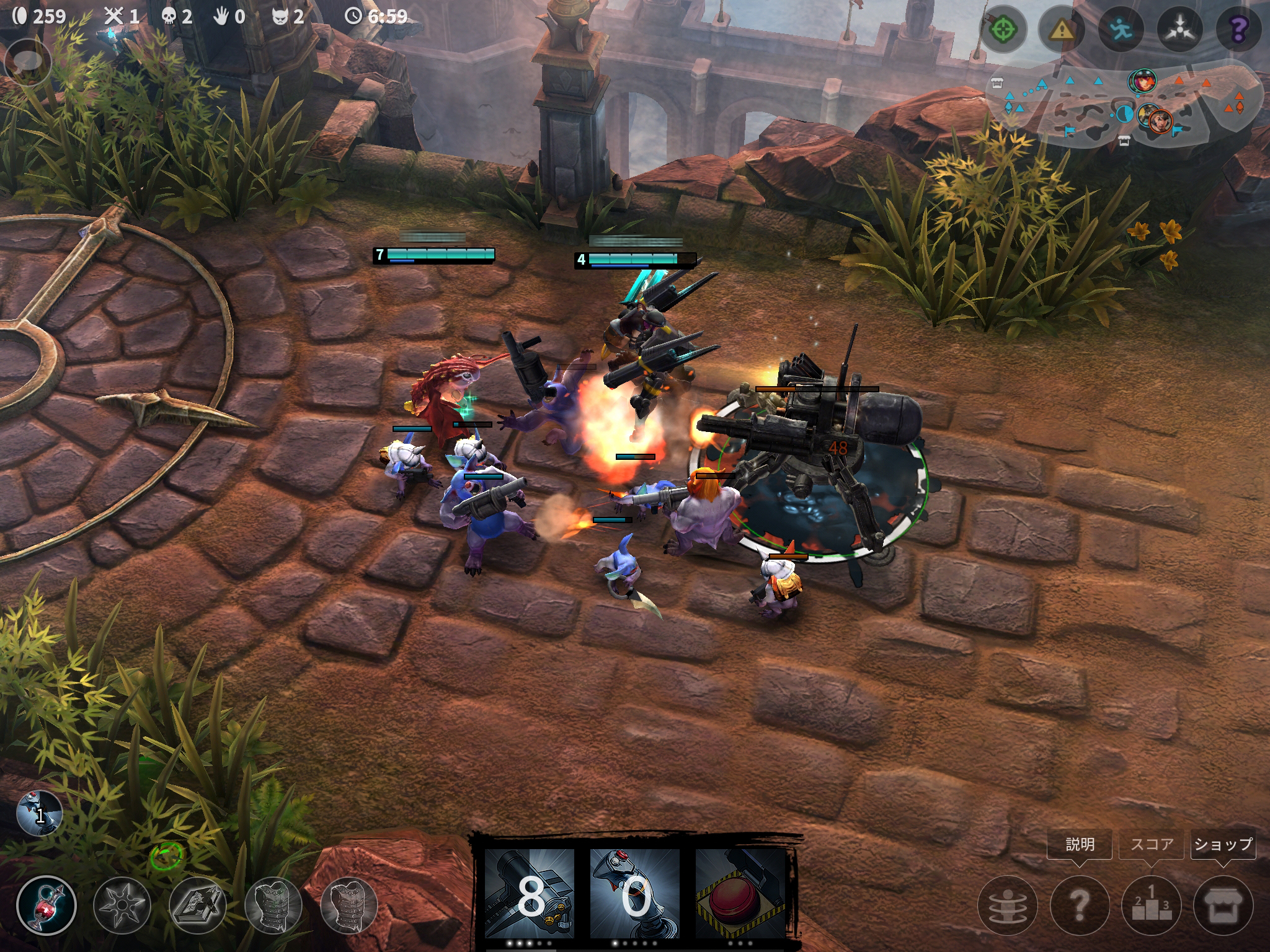1270x952 pixels.
Task: Select the shuriken item slot
Action: pos(122,905)
